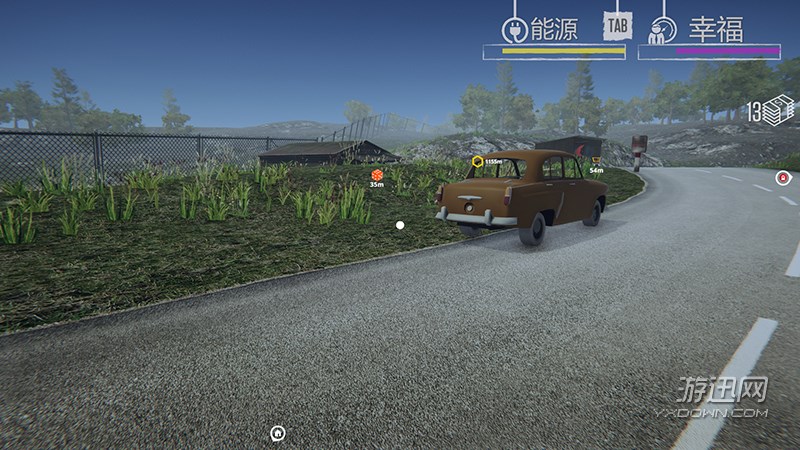
Task: Click the red waypoint marker by the road
Action: click(783, 178)
